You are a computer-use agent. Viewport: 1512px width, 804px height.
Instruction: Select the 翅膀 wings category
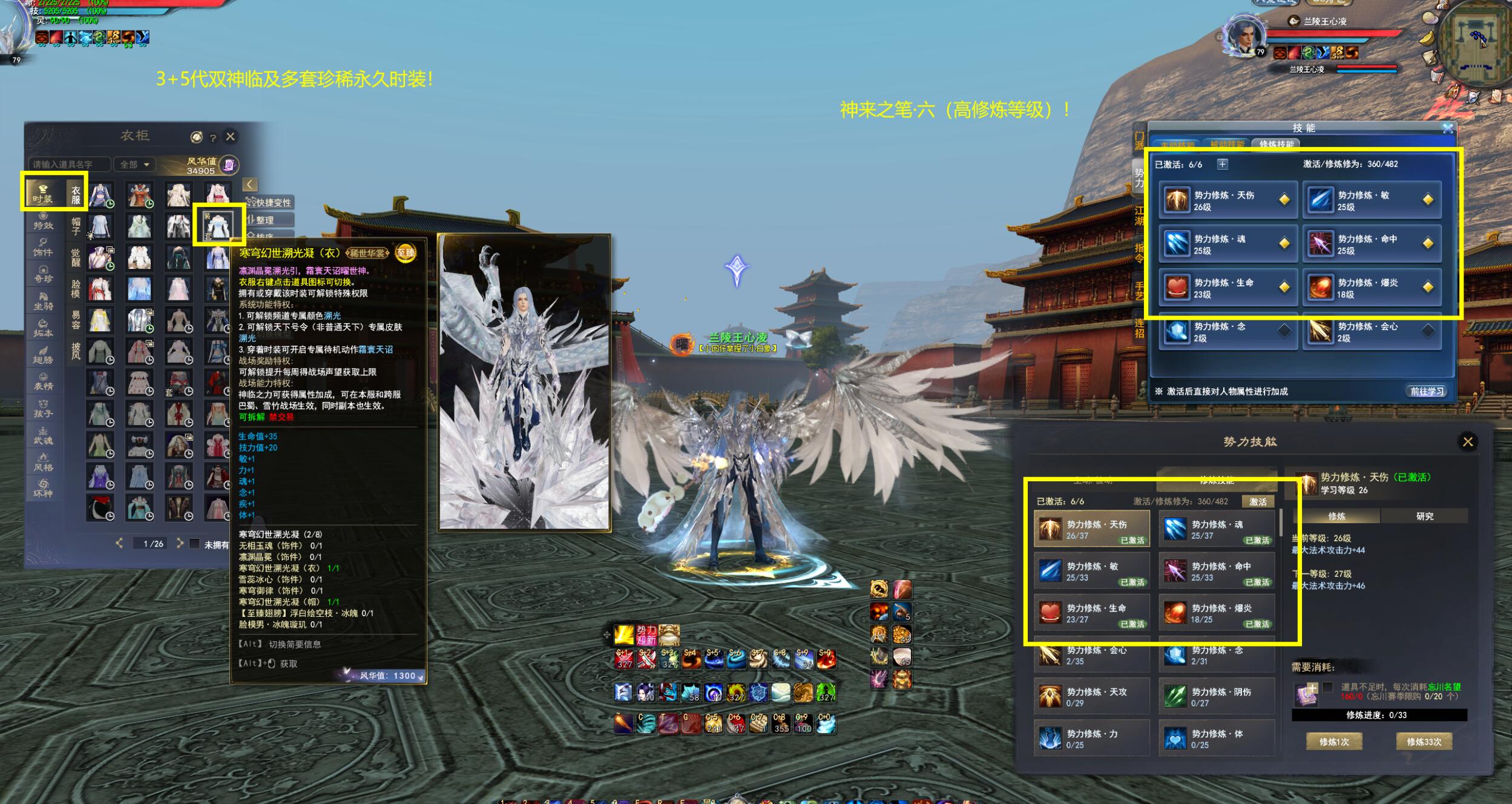pos(43,355)
